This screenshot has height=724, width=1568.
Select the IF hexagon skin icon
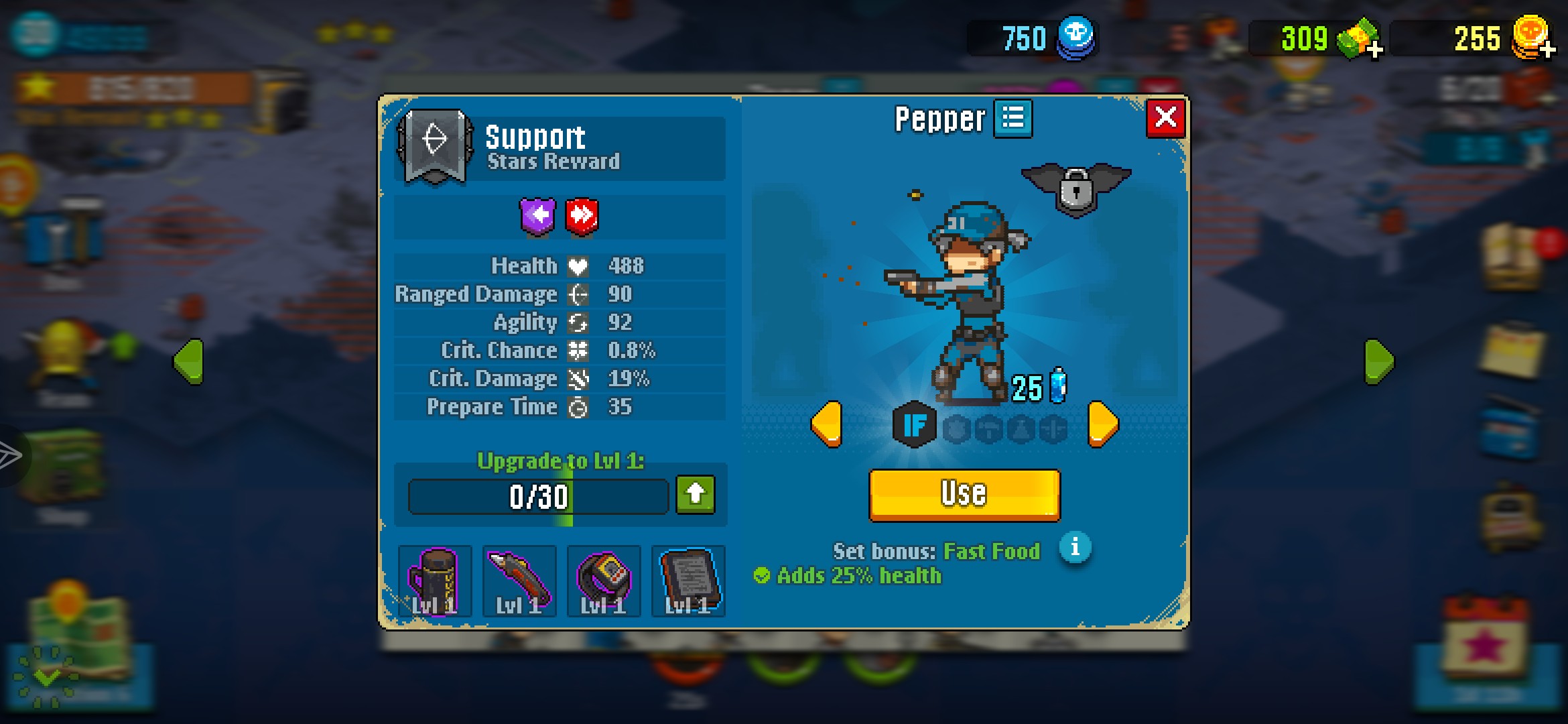coord(915,424)
